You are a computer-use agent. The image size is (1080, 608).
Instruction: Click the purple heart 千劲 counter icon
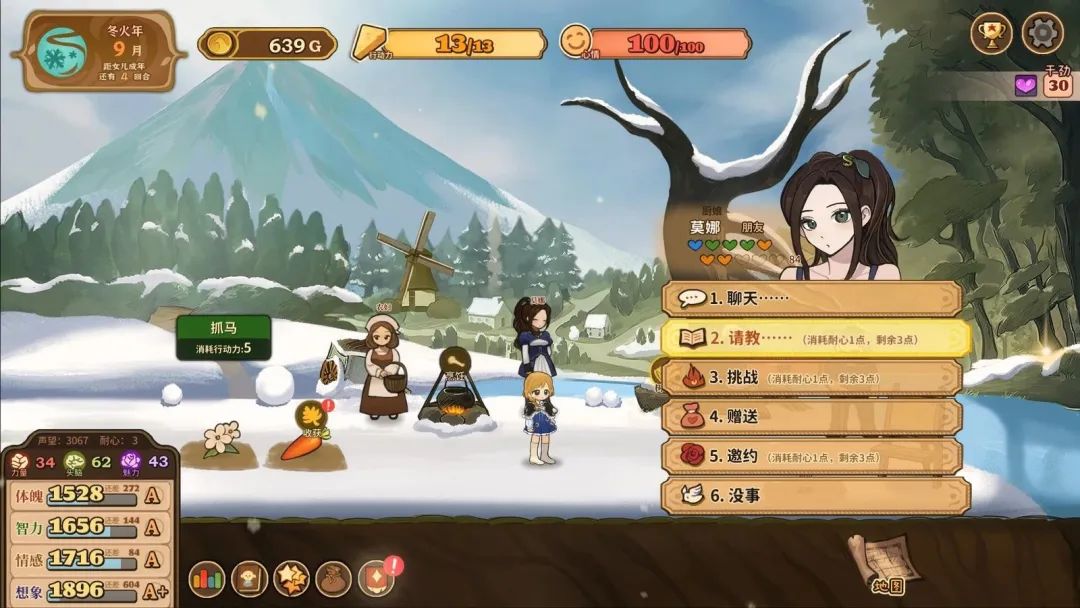coord(1026,85)
